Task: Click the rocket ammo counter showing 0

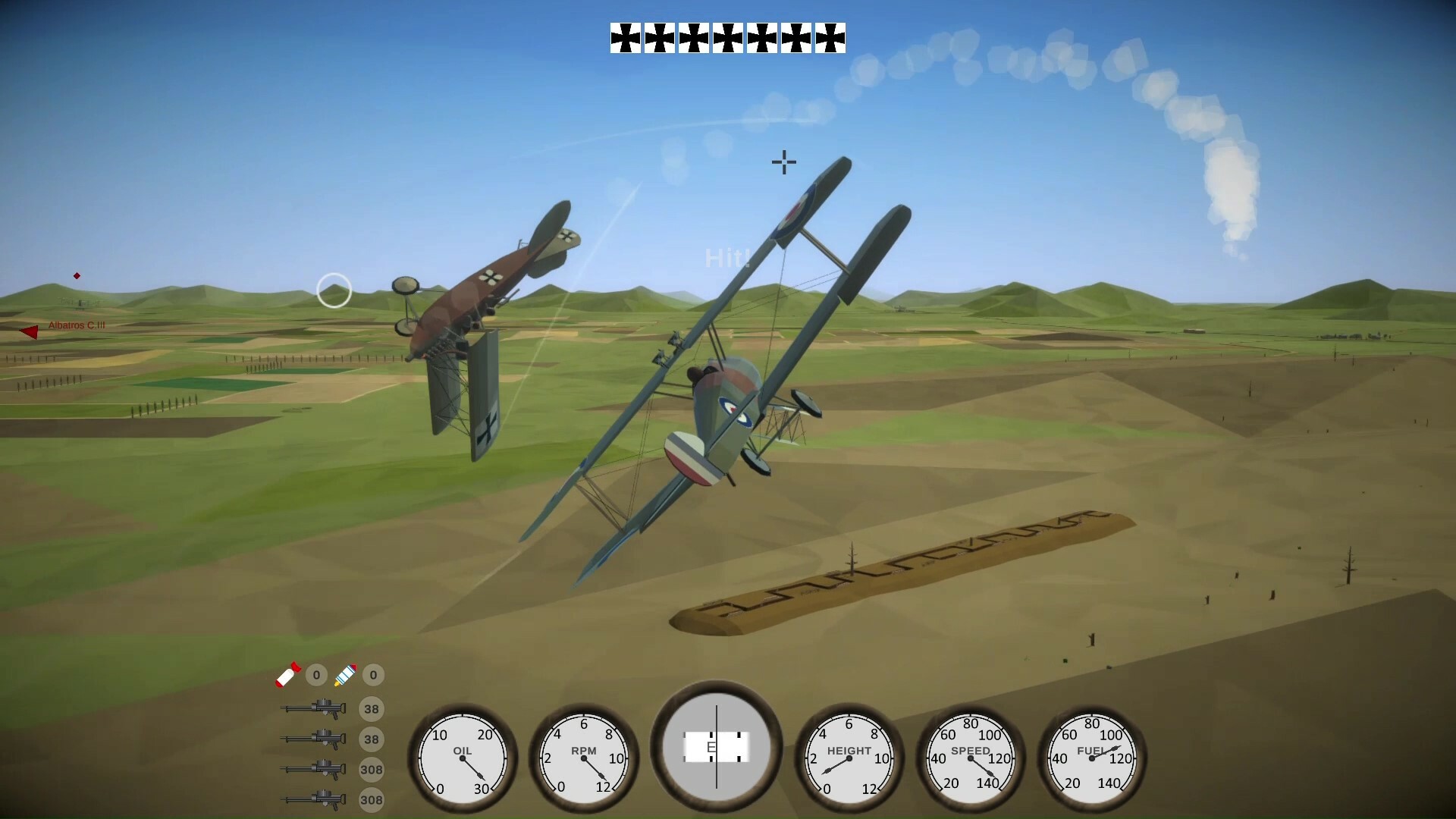Action: coord(372,675)
